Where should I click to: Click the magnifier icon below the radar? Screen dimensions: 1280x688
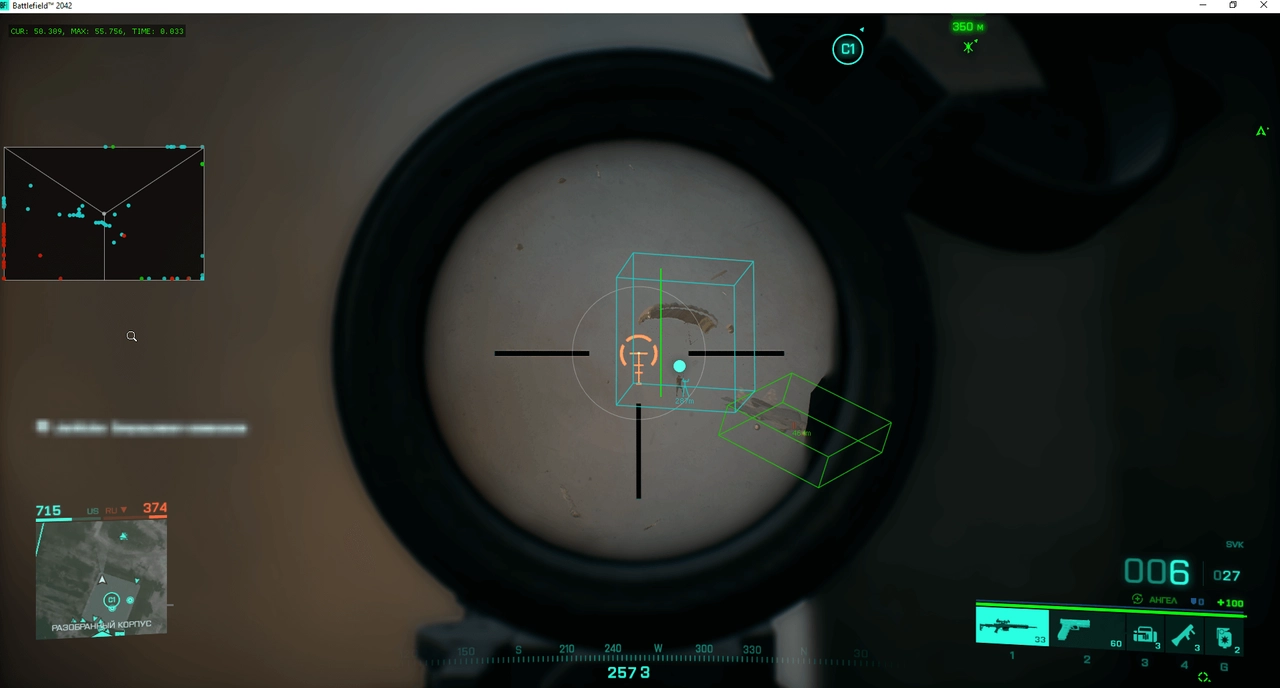131,337
